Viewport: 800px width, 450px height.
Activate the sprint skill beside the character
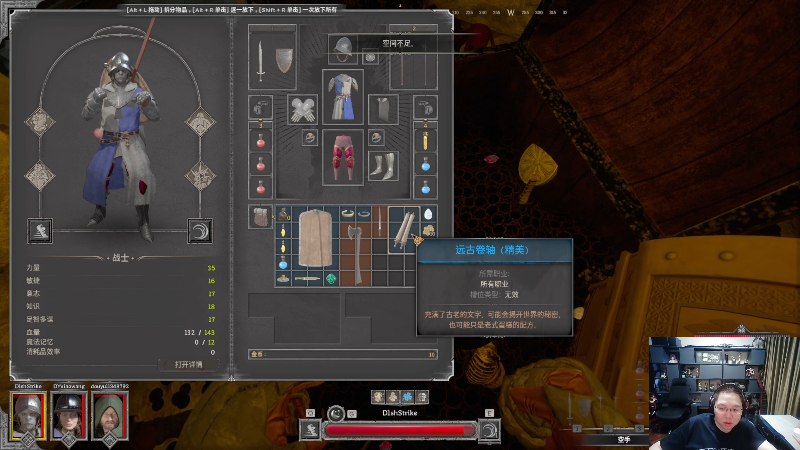(x=41, y=231)
